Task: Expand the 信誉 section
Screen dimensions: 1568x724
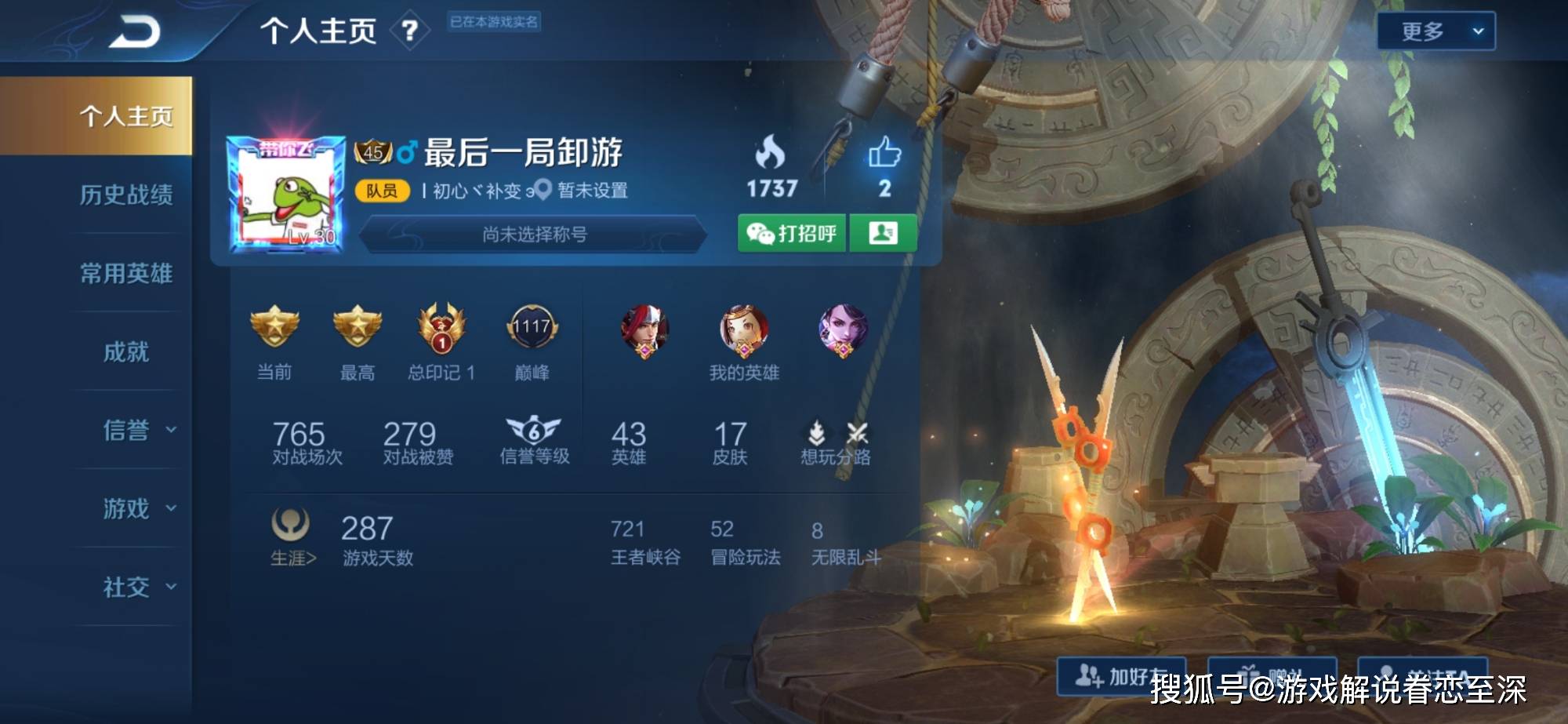Action: click(x=138, y=430)
